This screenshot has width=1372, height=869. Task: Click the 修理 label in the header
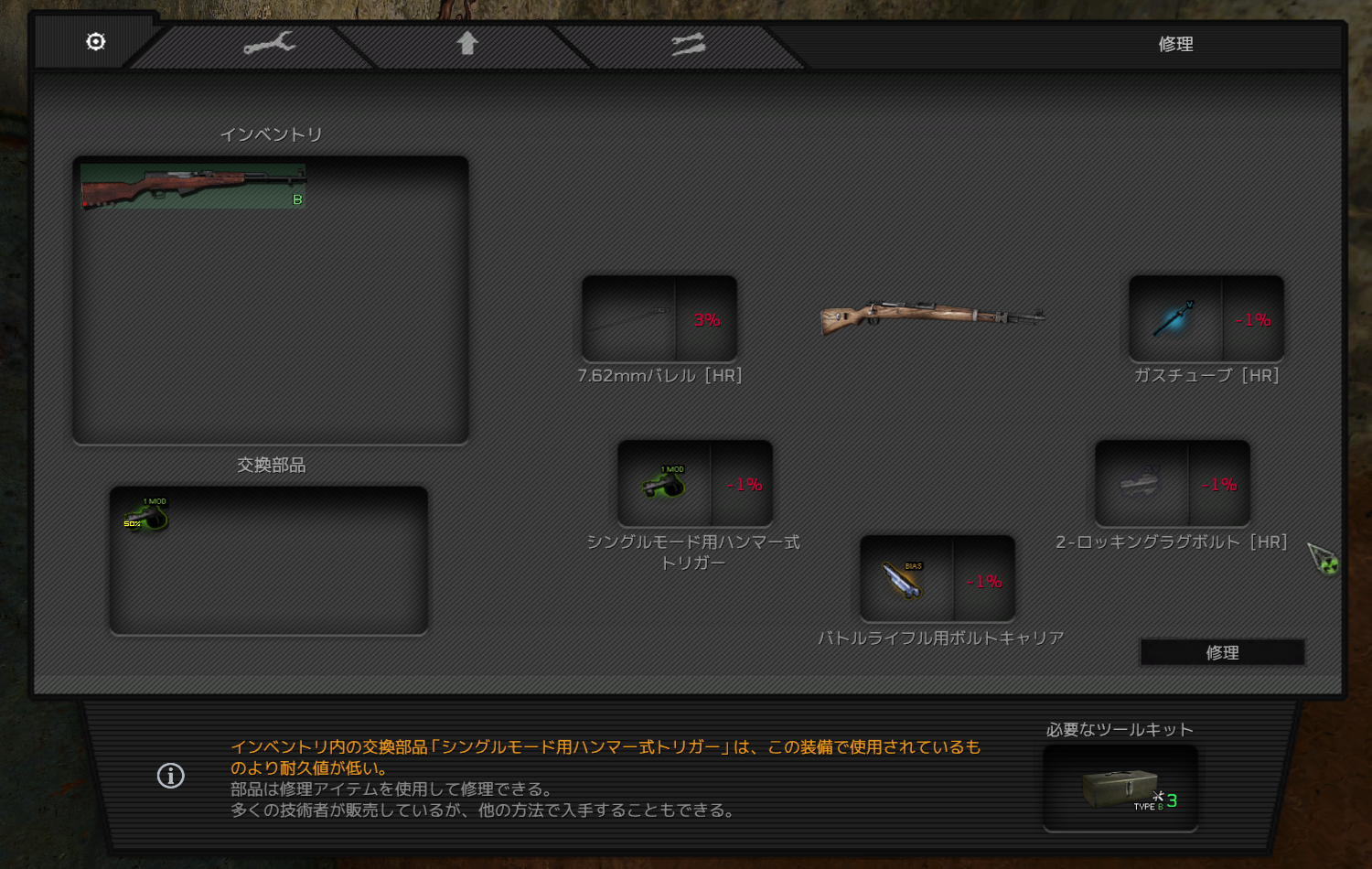coord(1176,42)
